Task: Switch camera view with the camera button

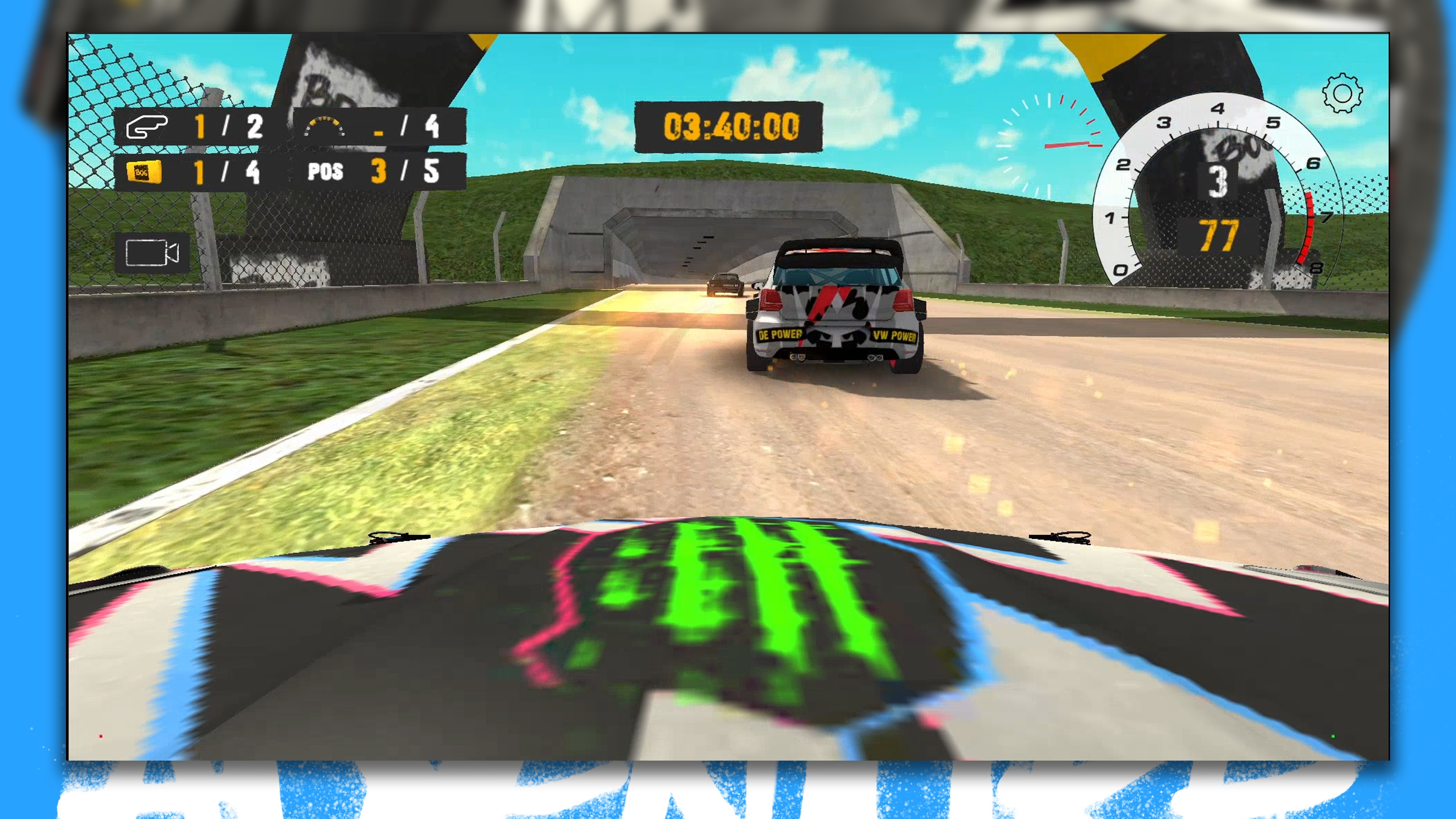Action: point(152,252)
